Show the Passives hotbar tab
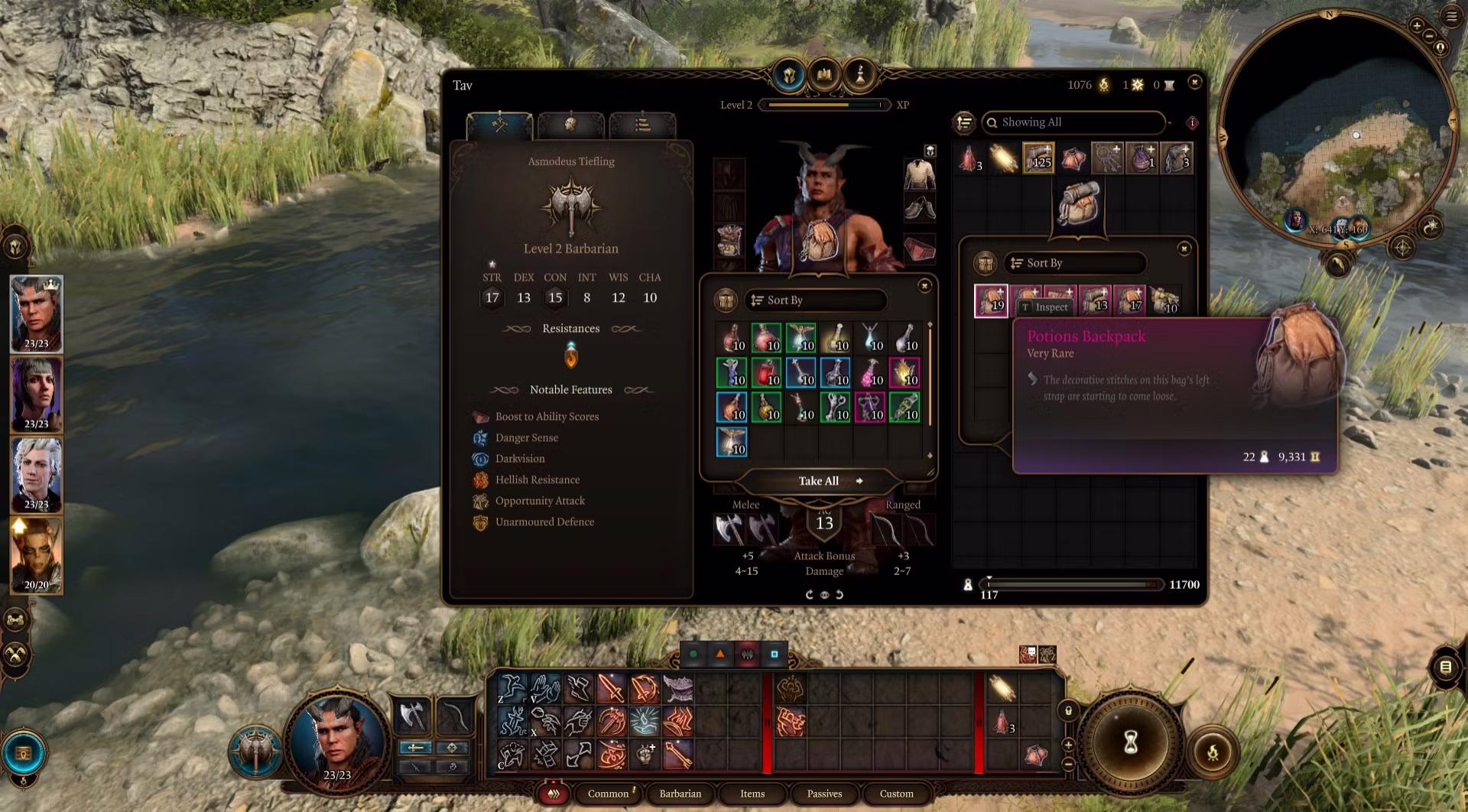 point(824,794)
